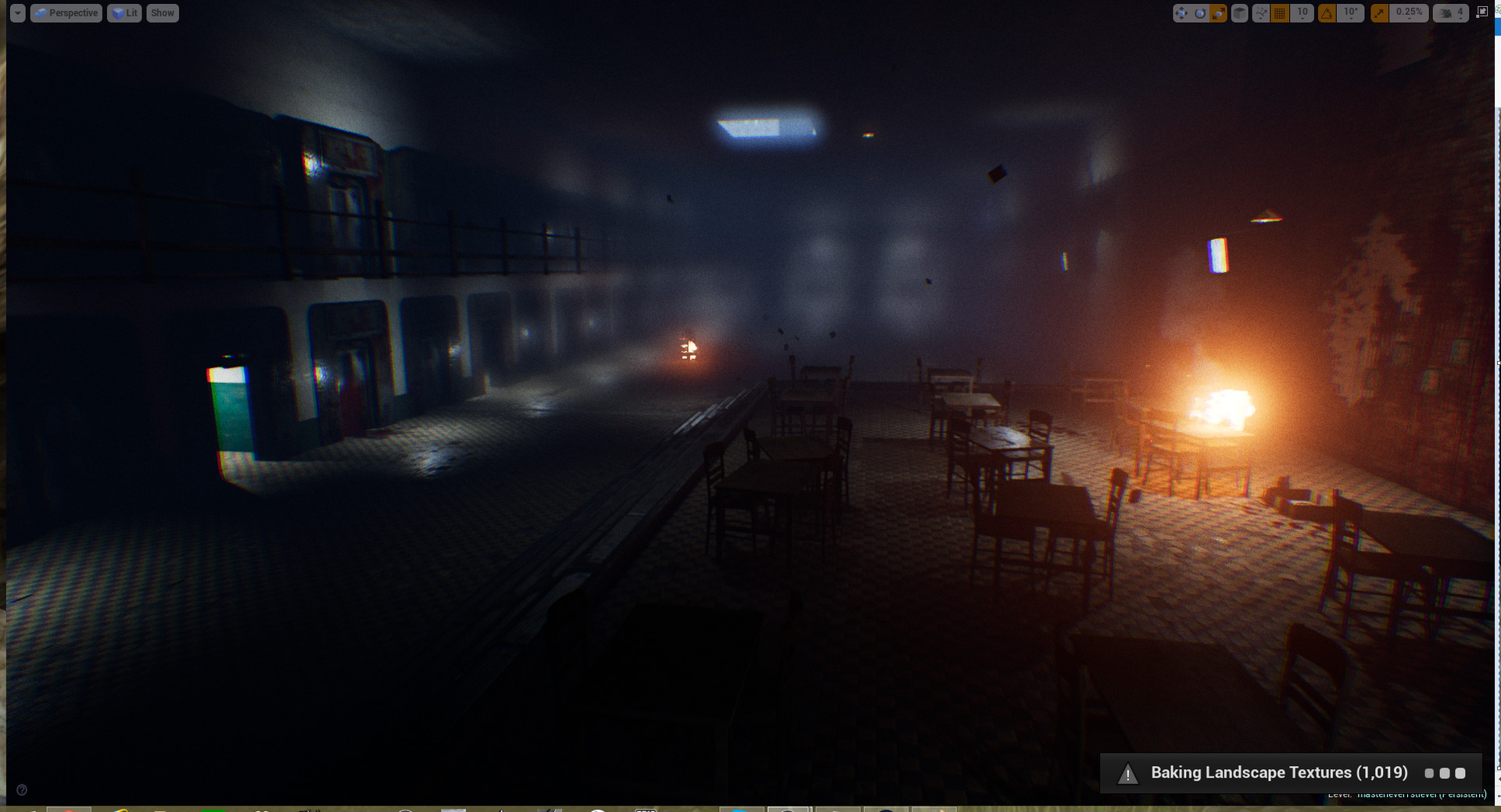1501x812 pixels.
Task: Open the Show menu
Action: (x=162, y=13)
